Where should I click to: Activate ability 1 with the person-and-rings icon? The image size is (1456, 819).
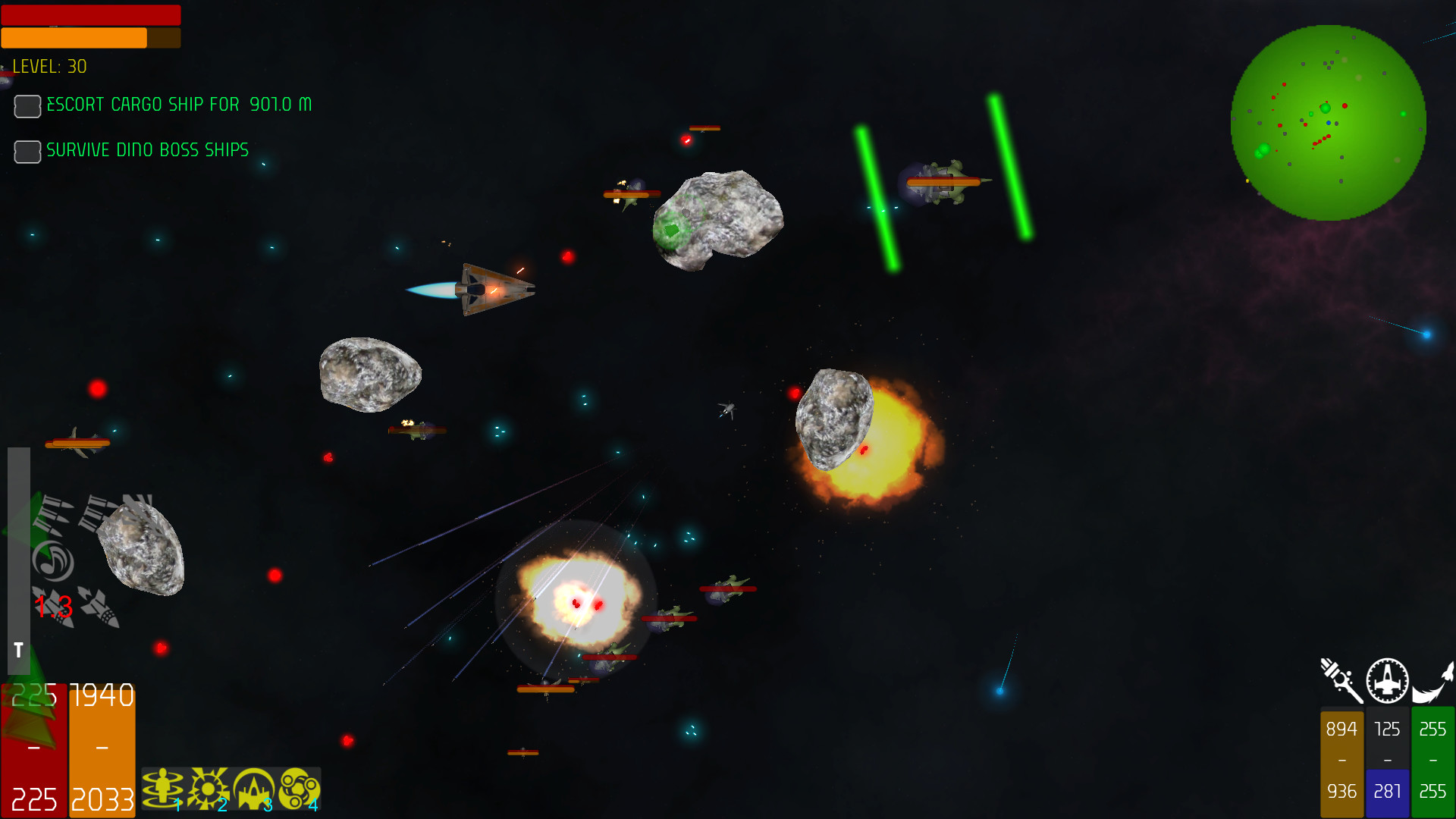162,789
